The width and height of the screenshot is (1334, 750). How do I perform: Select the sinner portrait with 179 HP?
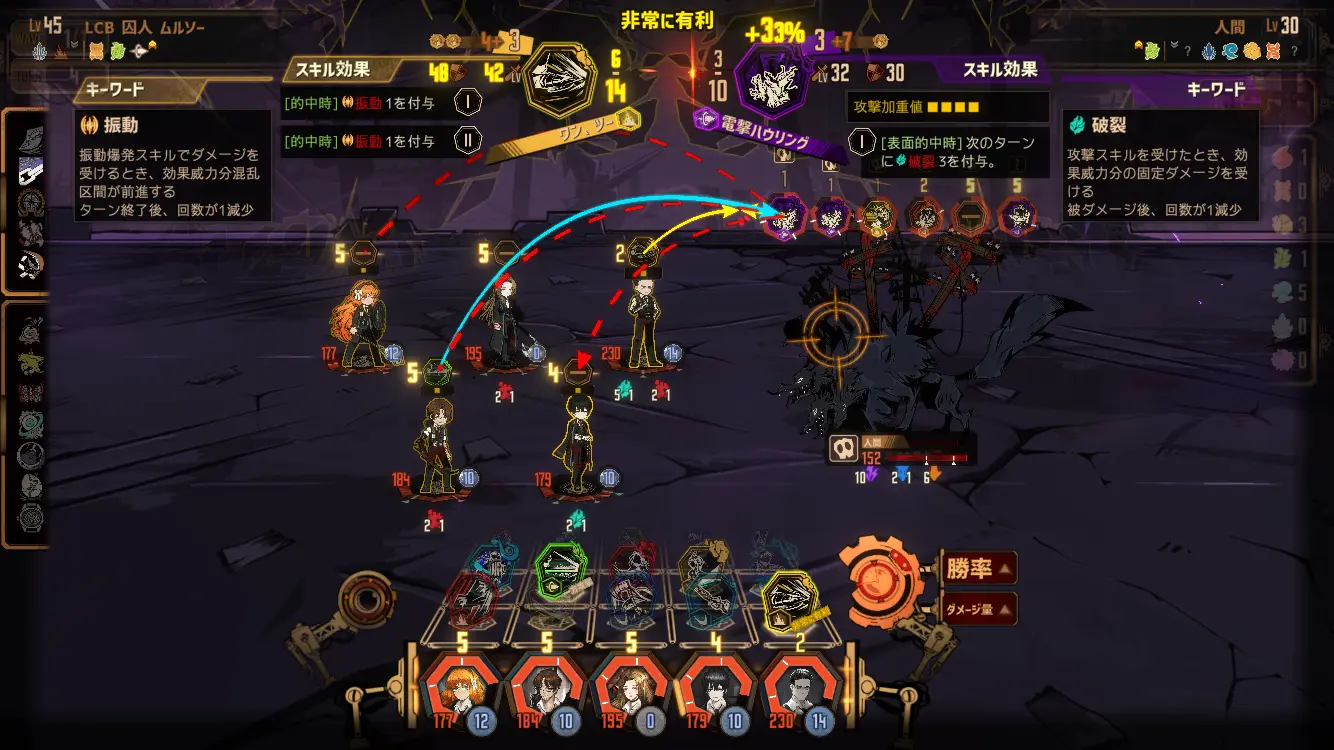coord(716,691)
